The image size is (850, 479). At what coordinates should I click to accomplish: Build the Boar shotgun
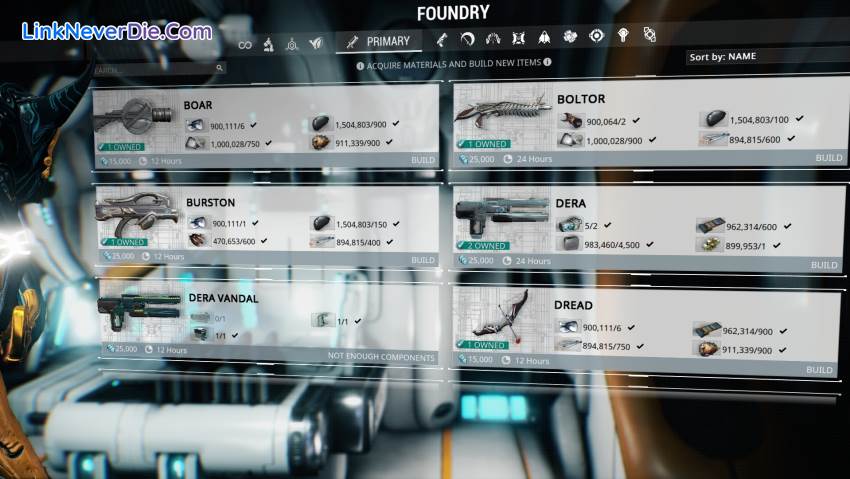[422, 160]
